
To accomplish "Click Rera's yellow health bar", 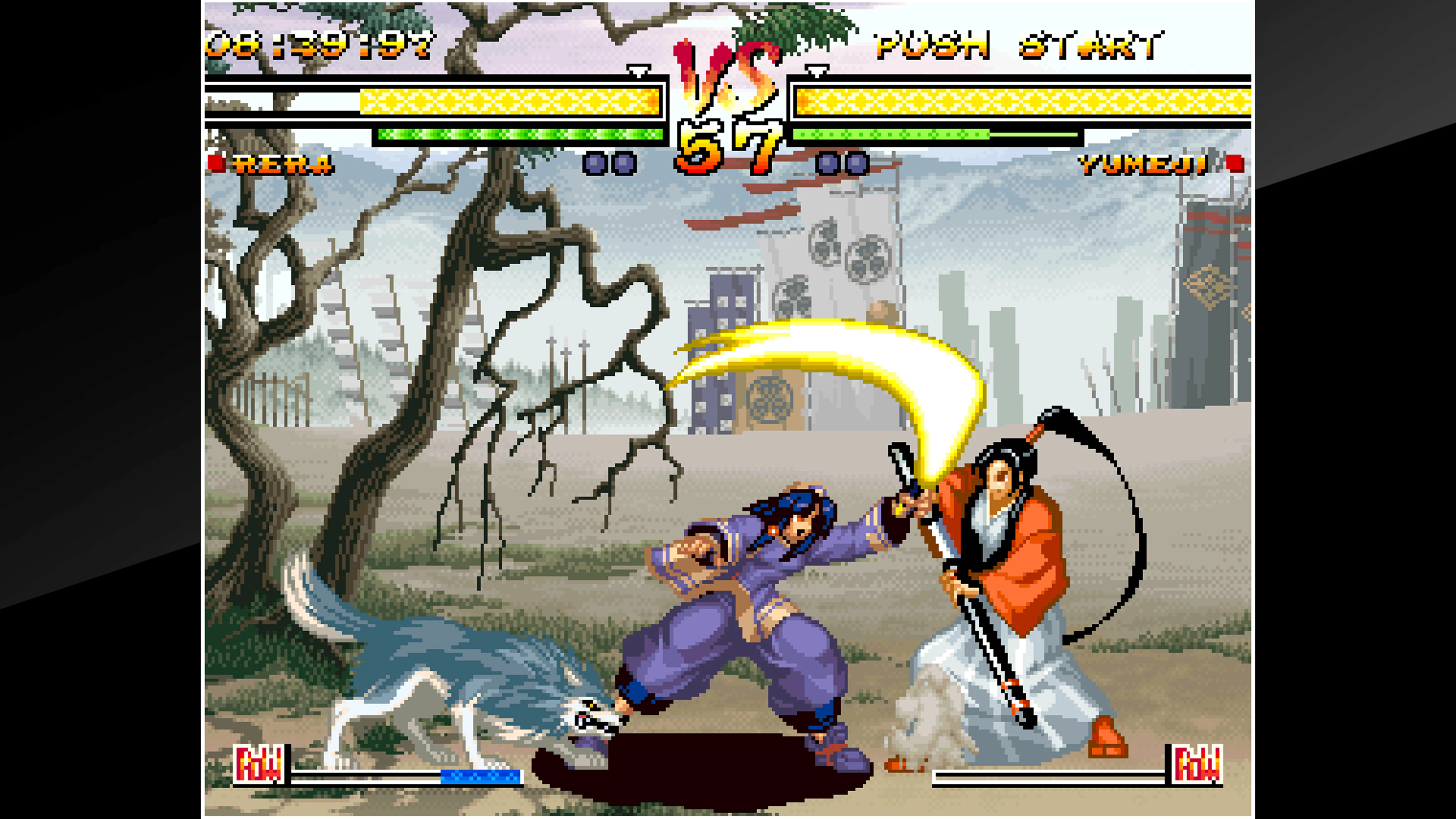I will click(x=509, y=102).
